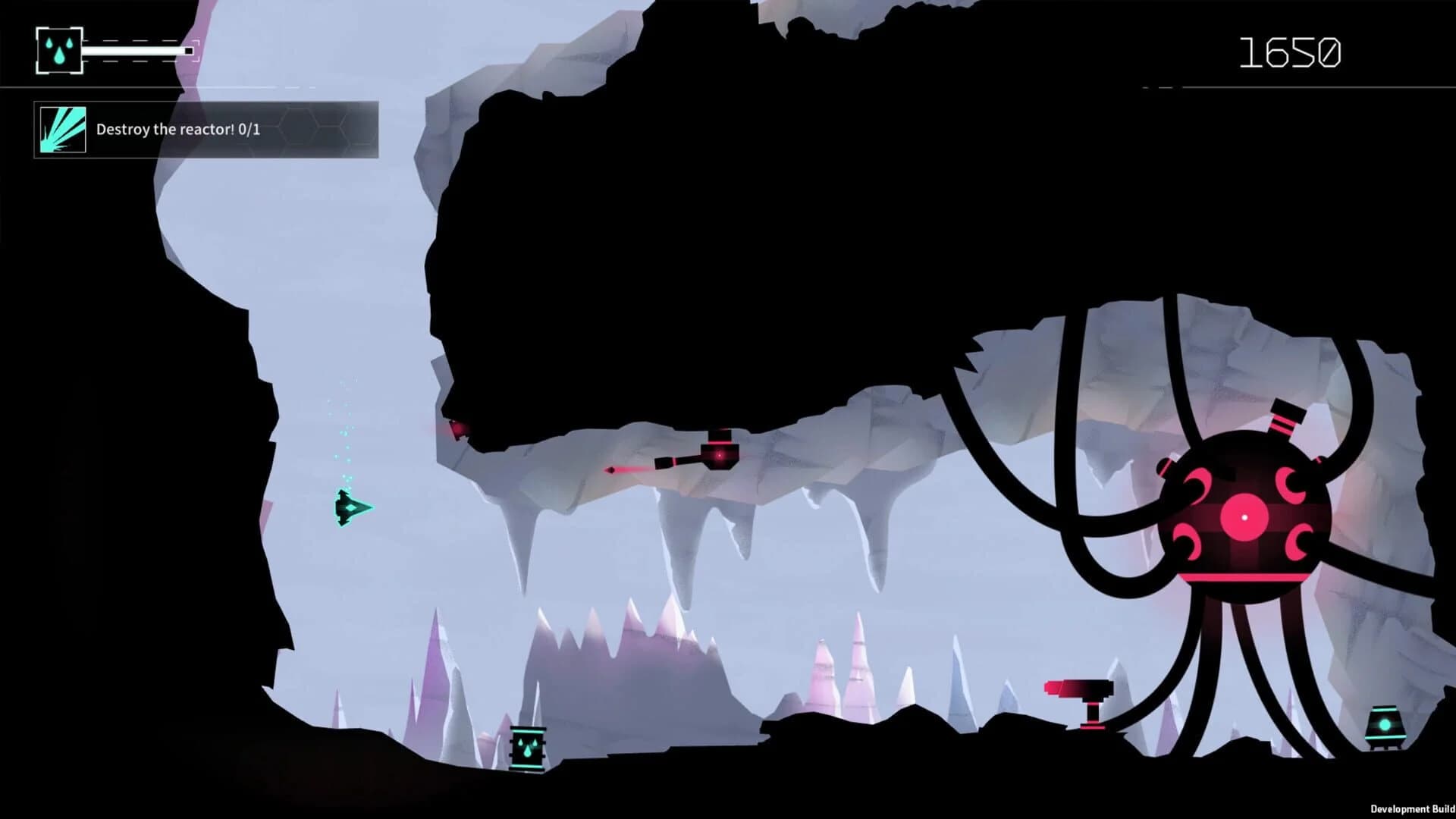Collapse the HUD status panel
Screen dimensions: 1456x819
point(110,50)
